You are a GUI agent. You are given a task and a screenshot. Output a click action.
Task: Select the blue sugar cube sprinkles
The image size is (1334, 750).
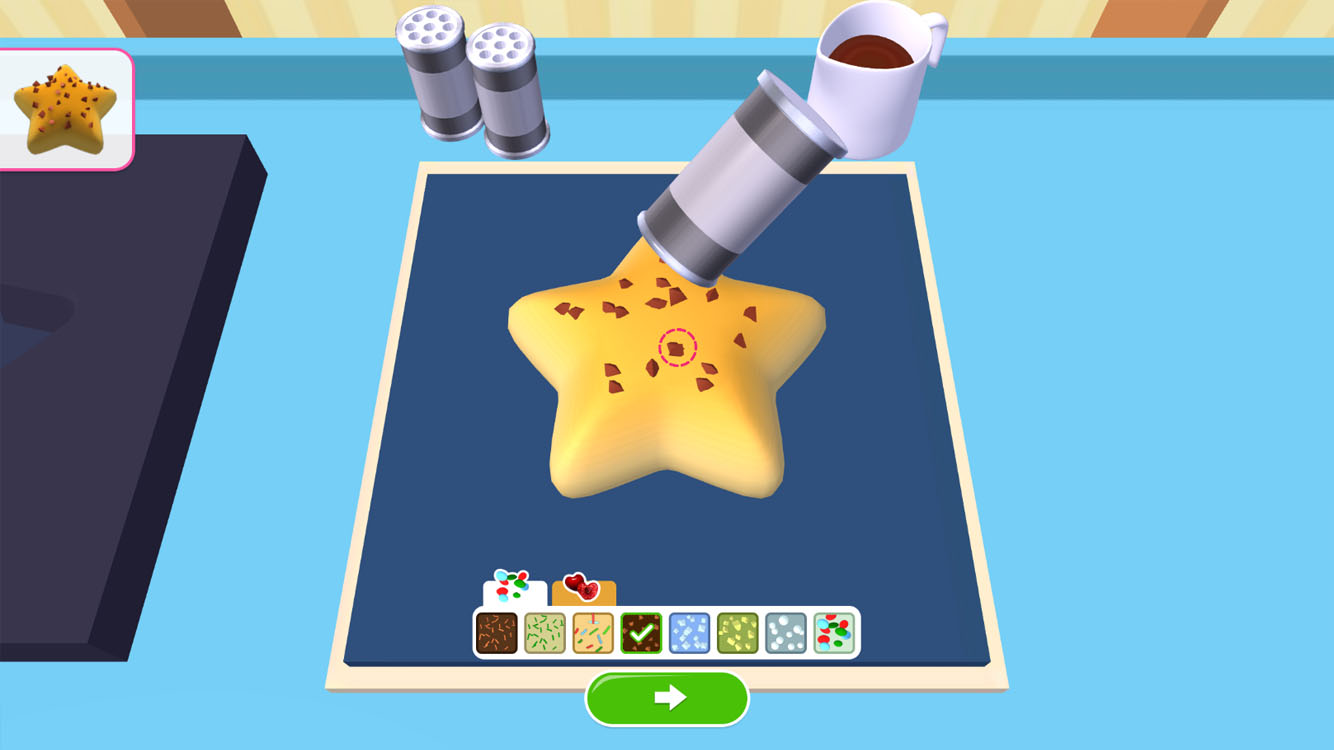(x=688, y=631)
